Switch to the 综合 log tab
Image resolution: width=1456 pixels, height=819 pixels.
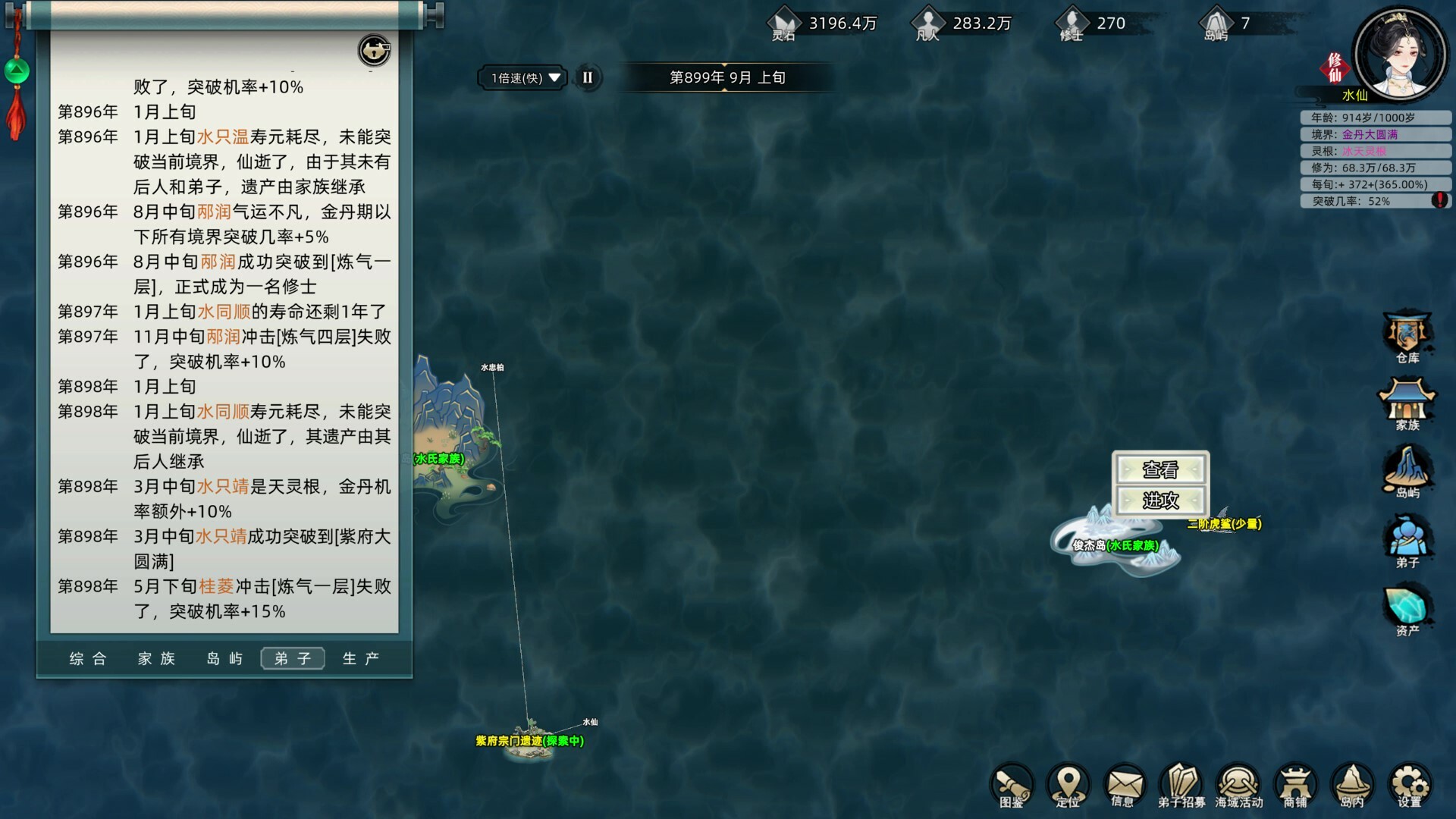point(89,658)
